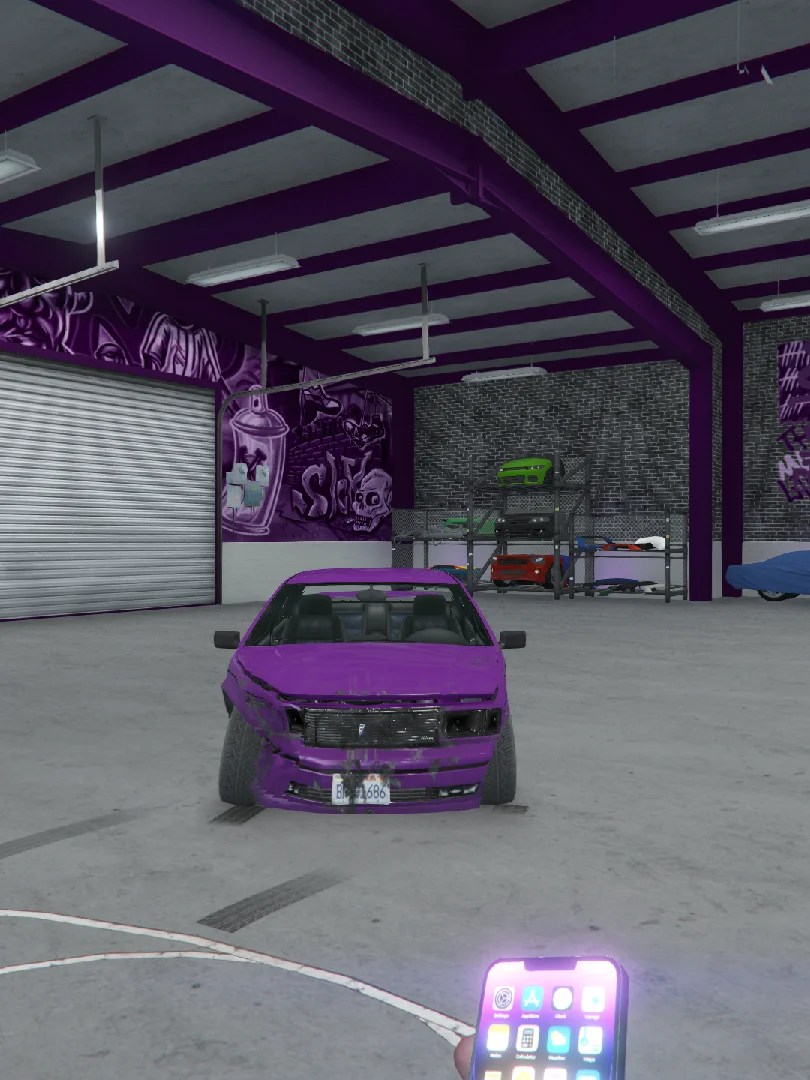
Task: Launch the Calculator app
Action: tap(528, 1038)
